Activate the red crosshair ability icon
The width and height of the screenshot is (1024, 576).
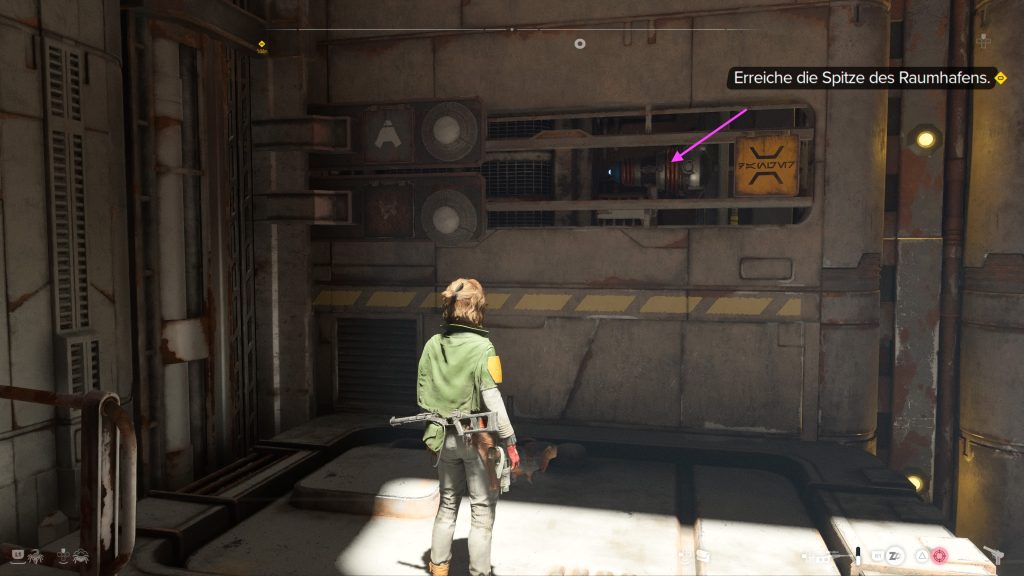940,554
